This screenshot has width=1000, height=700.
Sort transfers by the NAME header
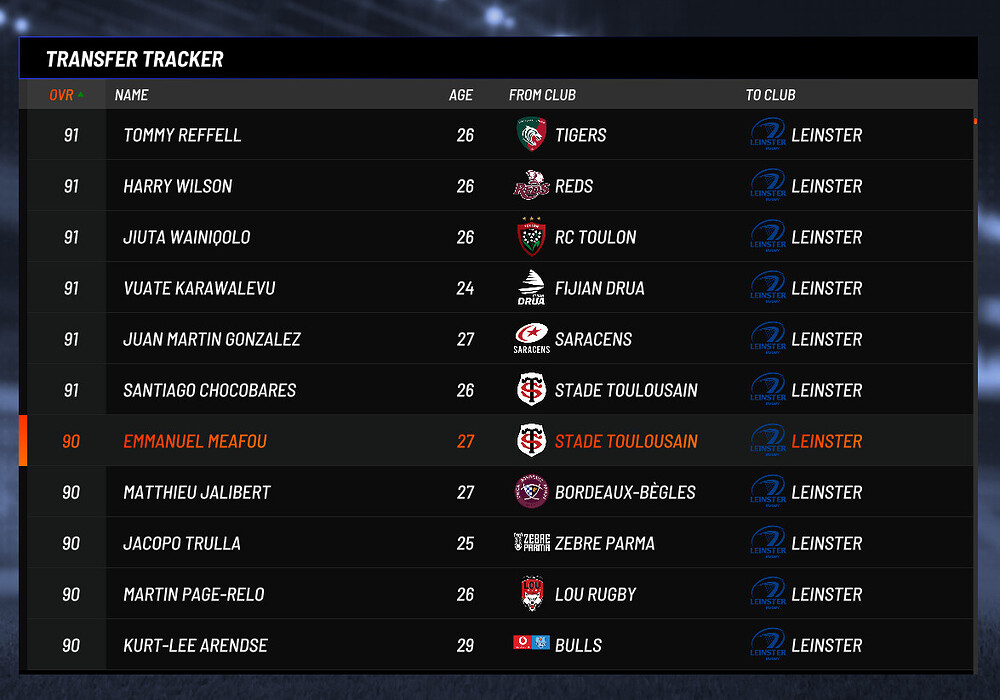tap(131, 95)
